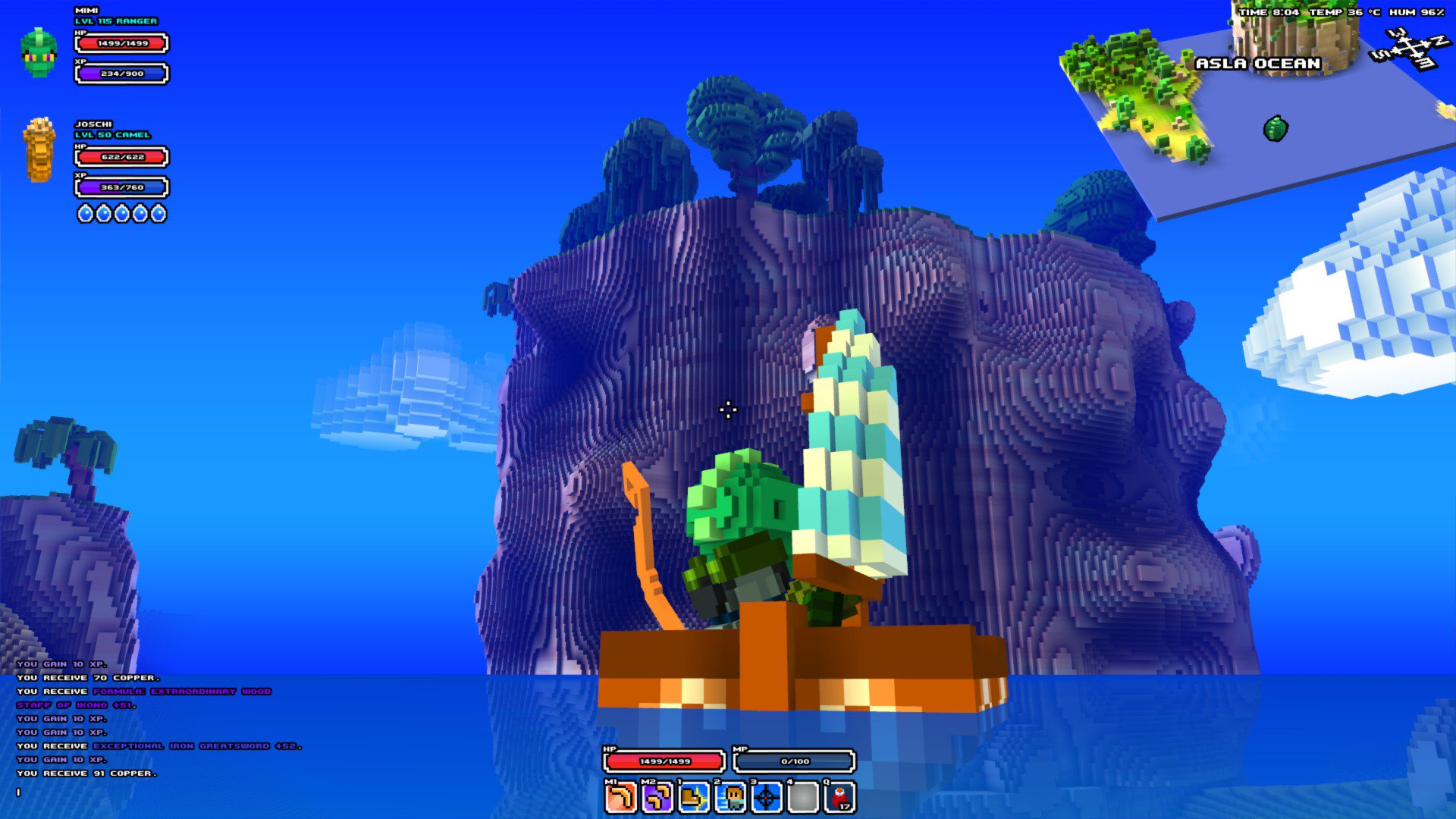Image resolution: width=1456 pixels, height=819 pixels.
Task: Click the Extraordinary Wood formula chat link
Action: (x=182, y=692)
